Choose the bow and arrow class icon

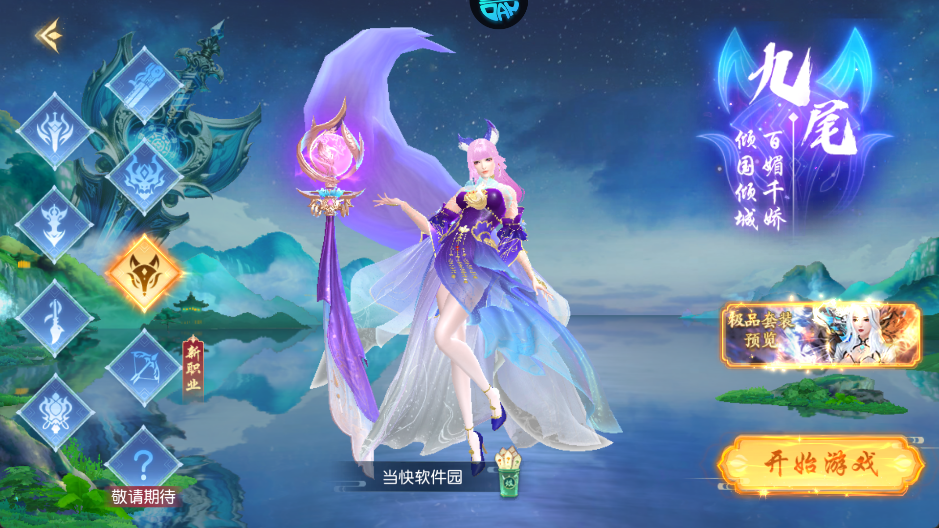pyautogui.click(x=144, y=366)
